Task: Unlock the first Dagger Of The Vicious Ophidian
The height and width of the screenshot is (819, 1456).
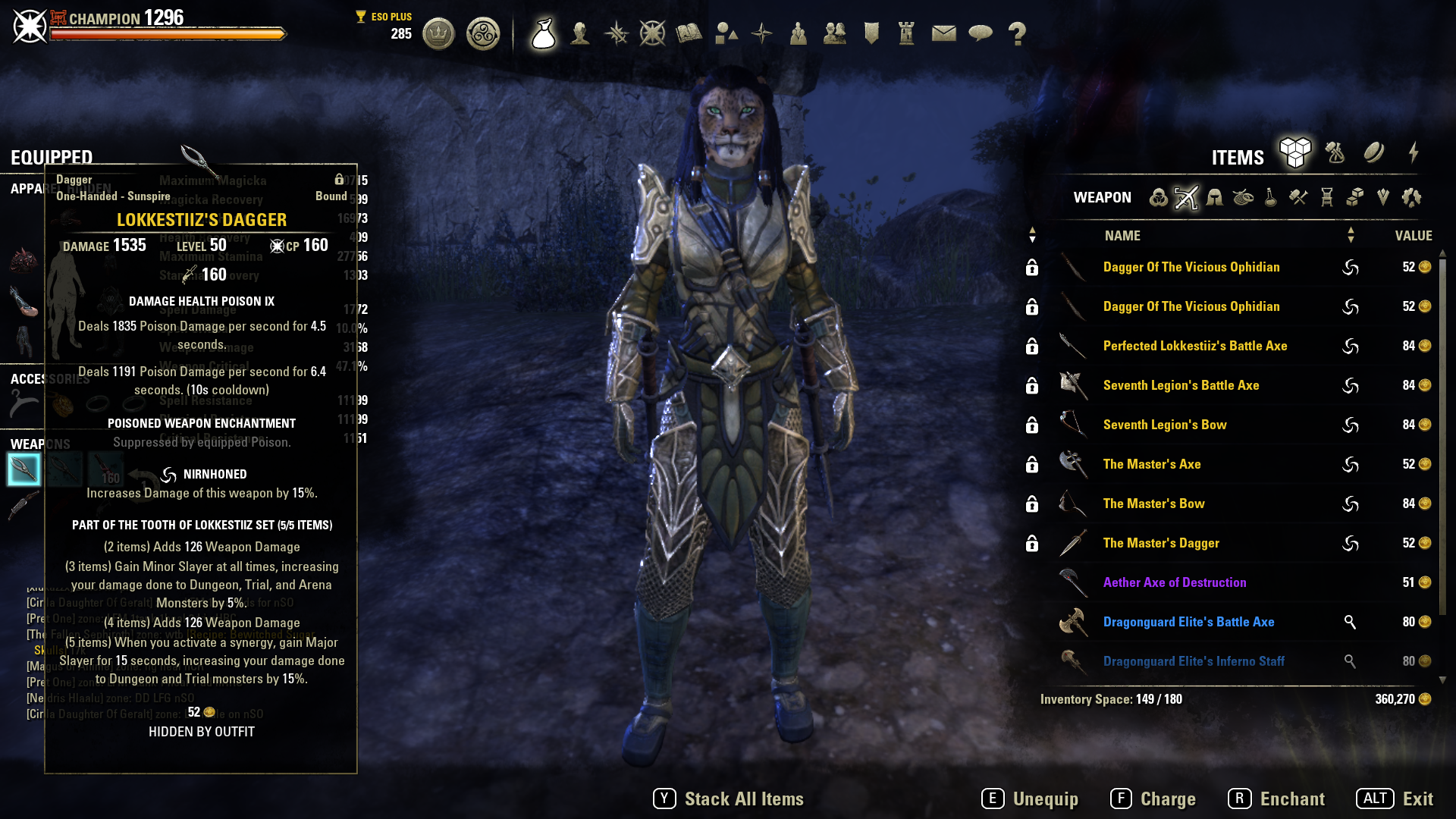Action: click(1032, 267)
